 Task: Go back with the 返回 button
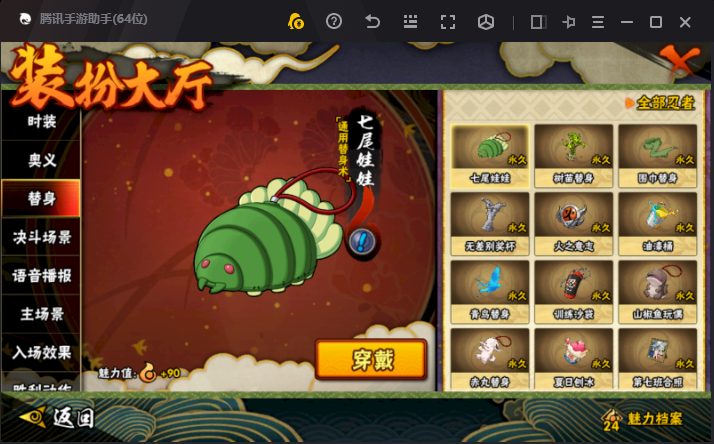coord(60,416)
